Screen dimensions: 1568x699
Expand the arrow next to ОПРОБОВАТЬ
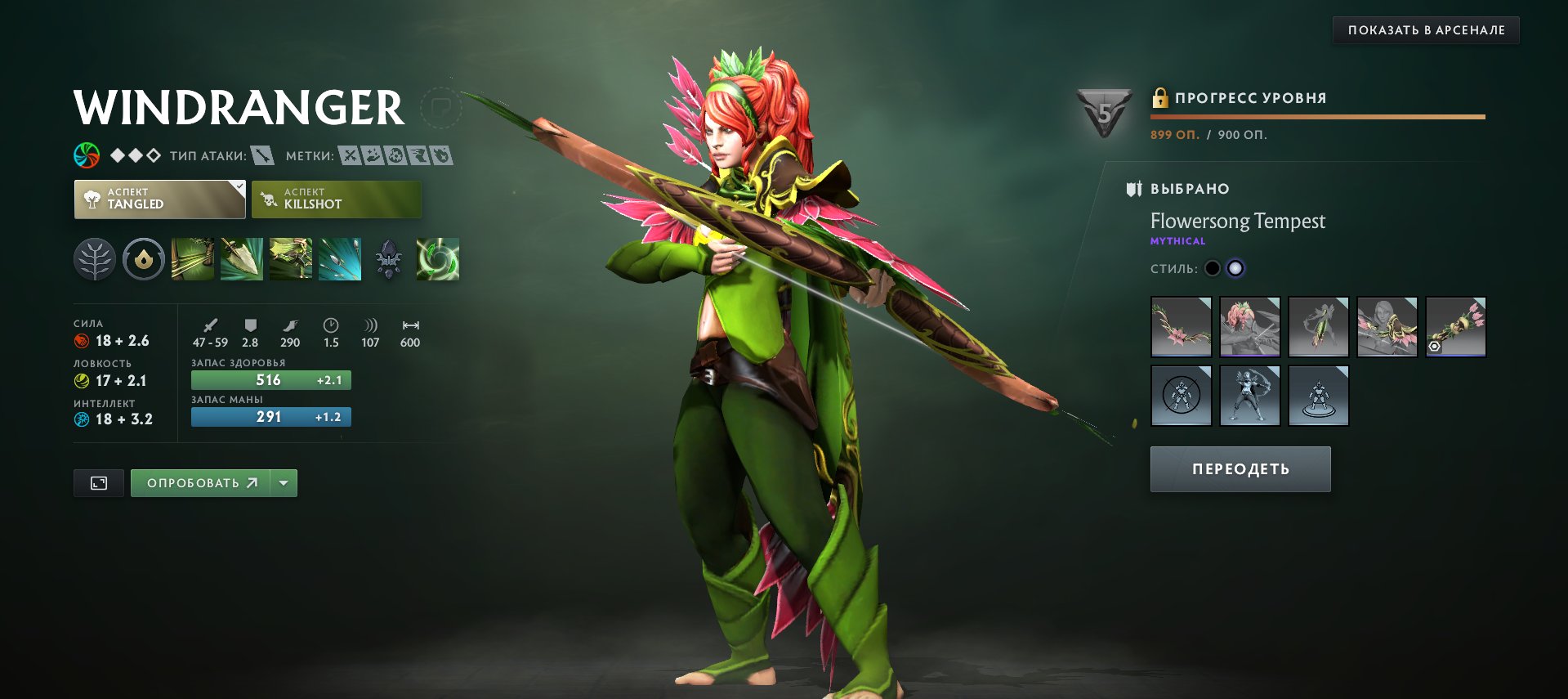coord(283,482)
